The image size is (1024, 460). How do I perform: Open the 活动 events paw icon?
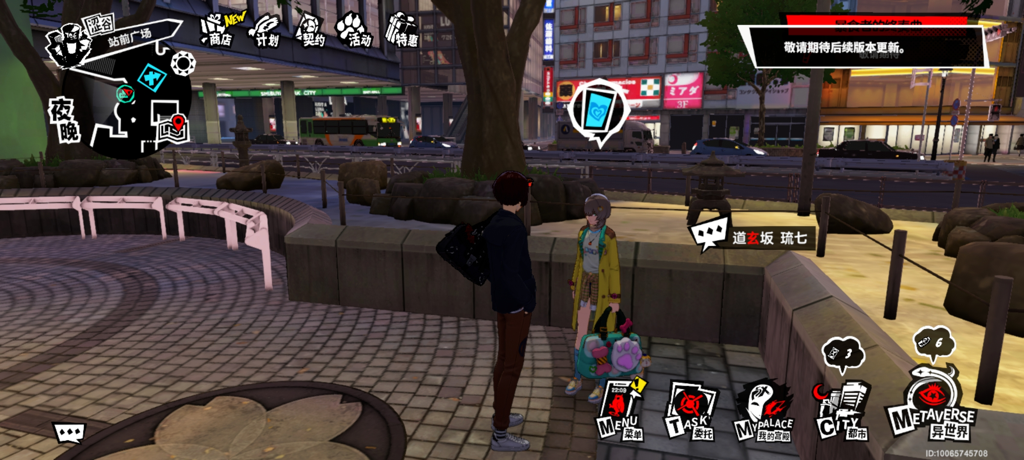point(354,30)
